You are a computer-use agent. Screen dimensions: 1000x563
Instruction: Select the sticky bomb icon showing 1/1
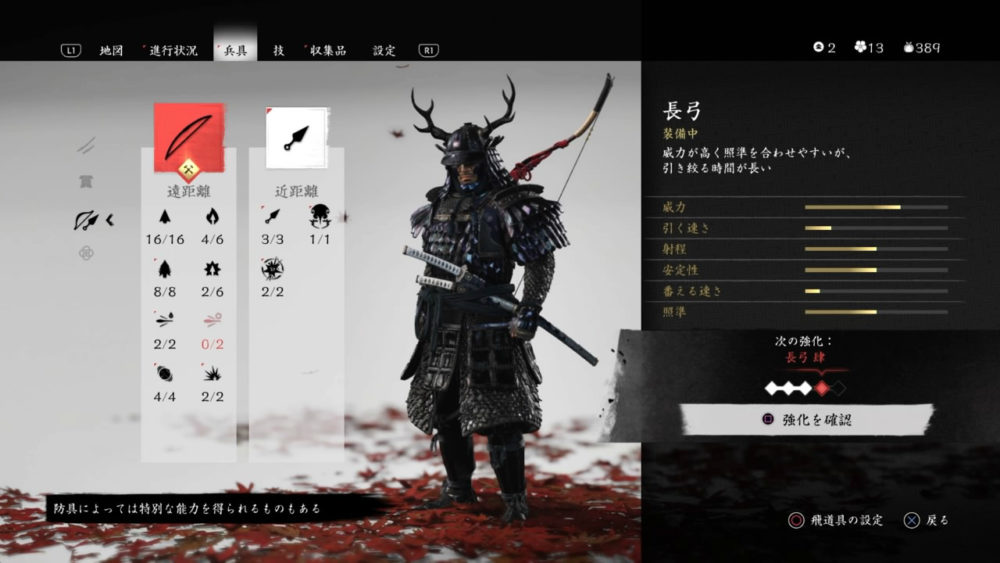[x=320, y=216]
